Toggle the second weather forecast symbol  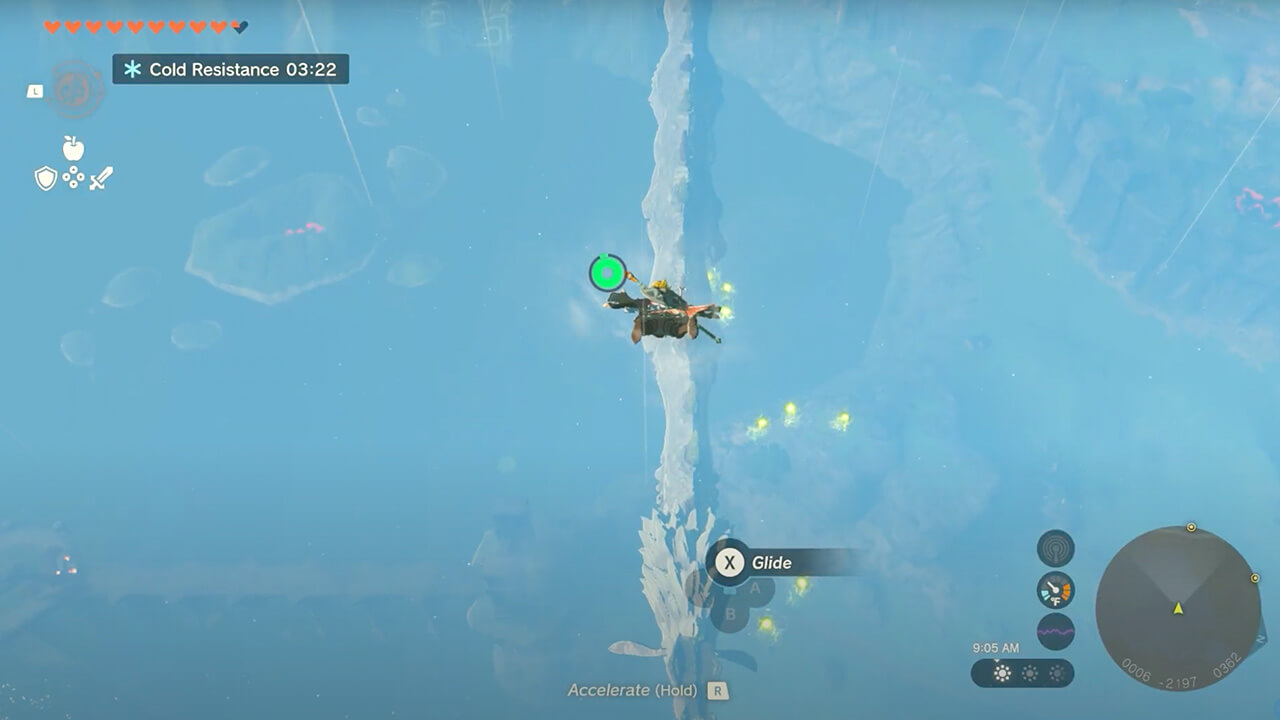tap(1030, 672)
